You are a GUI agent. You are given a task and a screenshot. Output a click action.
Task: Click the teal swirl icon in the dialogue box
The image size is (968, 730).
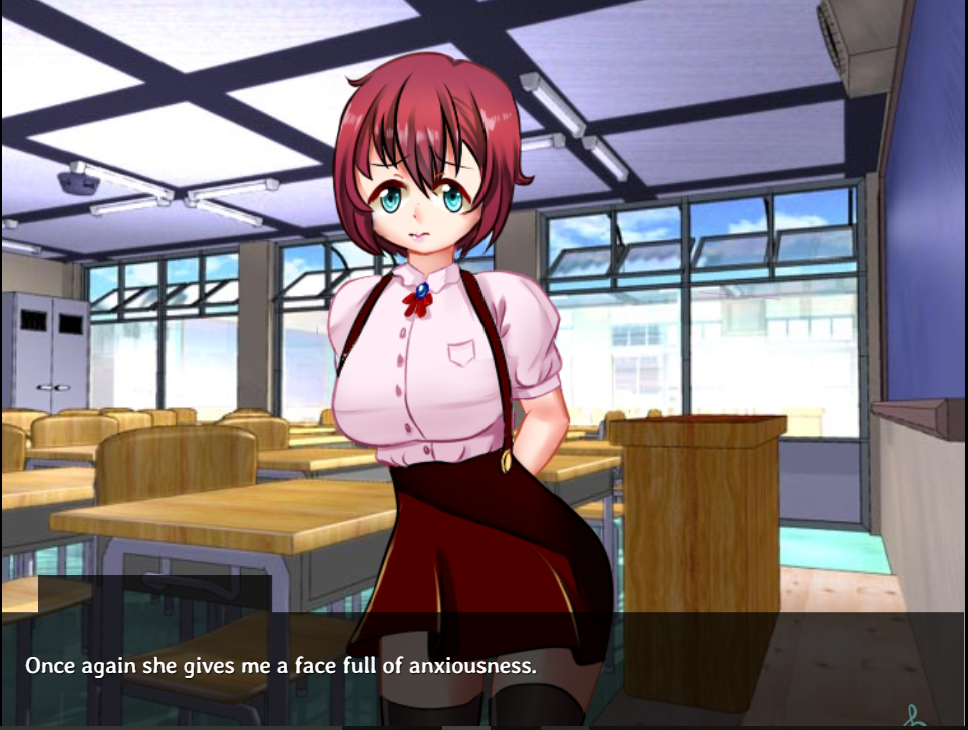[913, 716]
